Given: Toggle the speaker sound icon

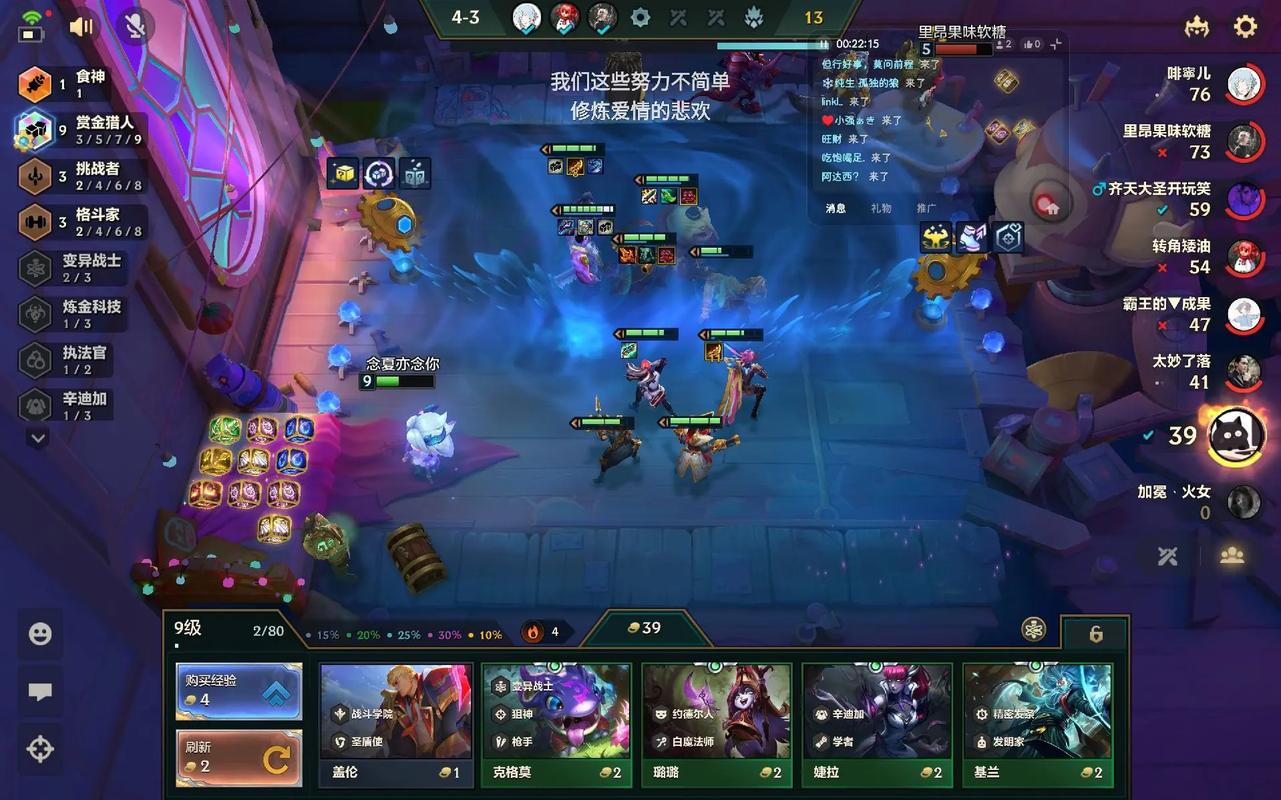Looking at the screenshot, I should tap(81, 27).
